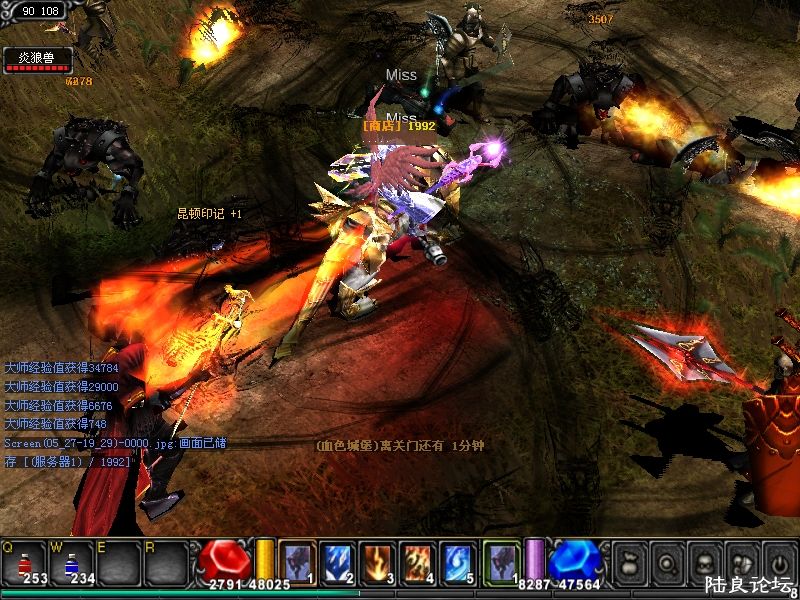Activate the fiery slash skill in slot 4
The width and height of the screenshot is (800, 600).
pyautogui.click(x=417, y=562)
